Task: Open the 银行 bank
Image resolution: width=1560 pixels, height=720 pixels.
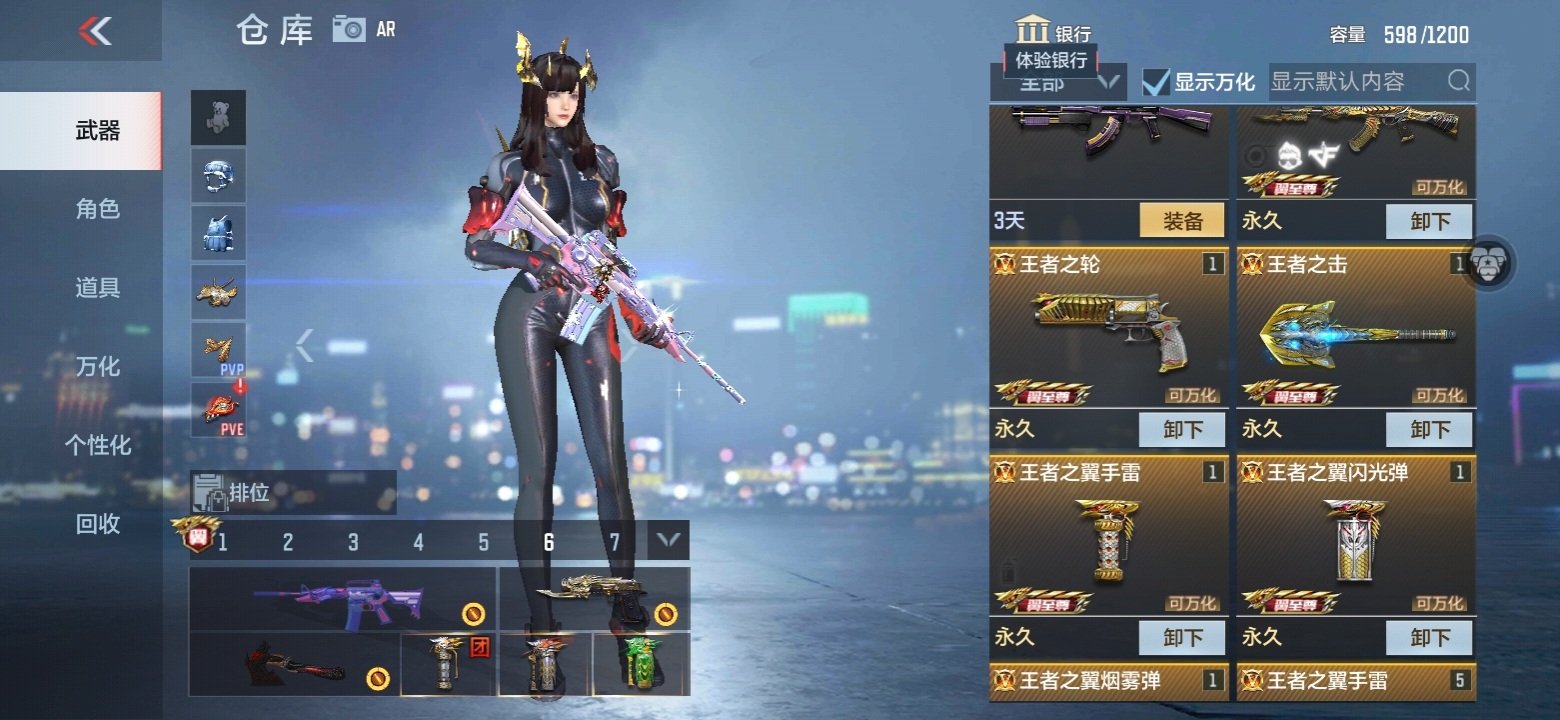Action: pos(1053,32)
